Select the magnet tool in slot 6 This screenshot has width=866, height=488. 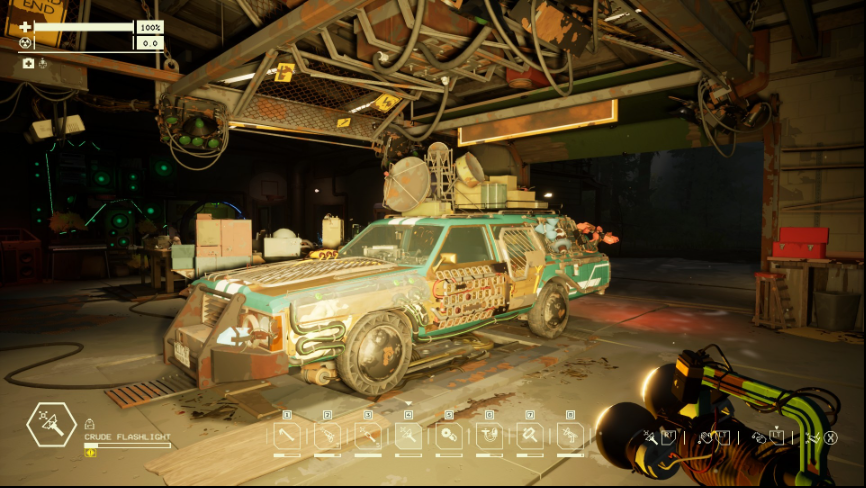(489, 435)
